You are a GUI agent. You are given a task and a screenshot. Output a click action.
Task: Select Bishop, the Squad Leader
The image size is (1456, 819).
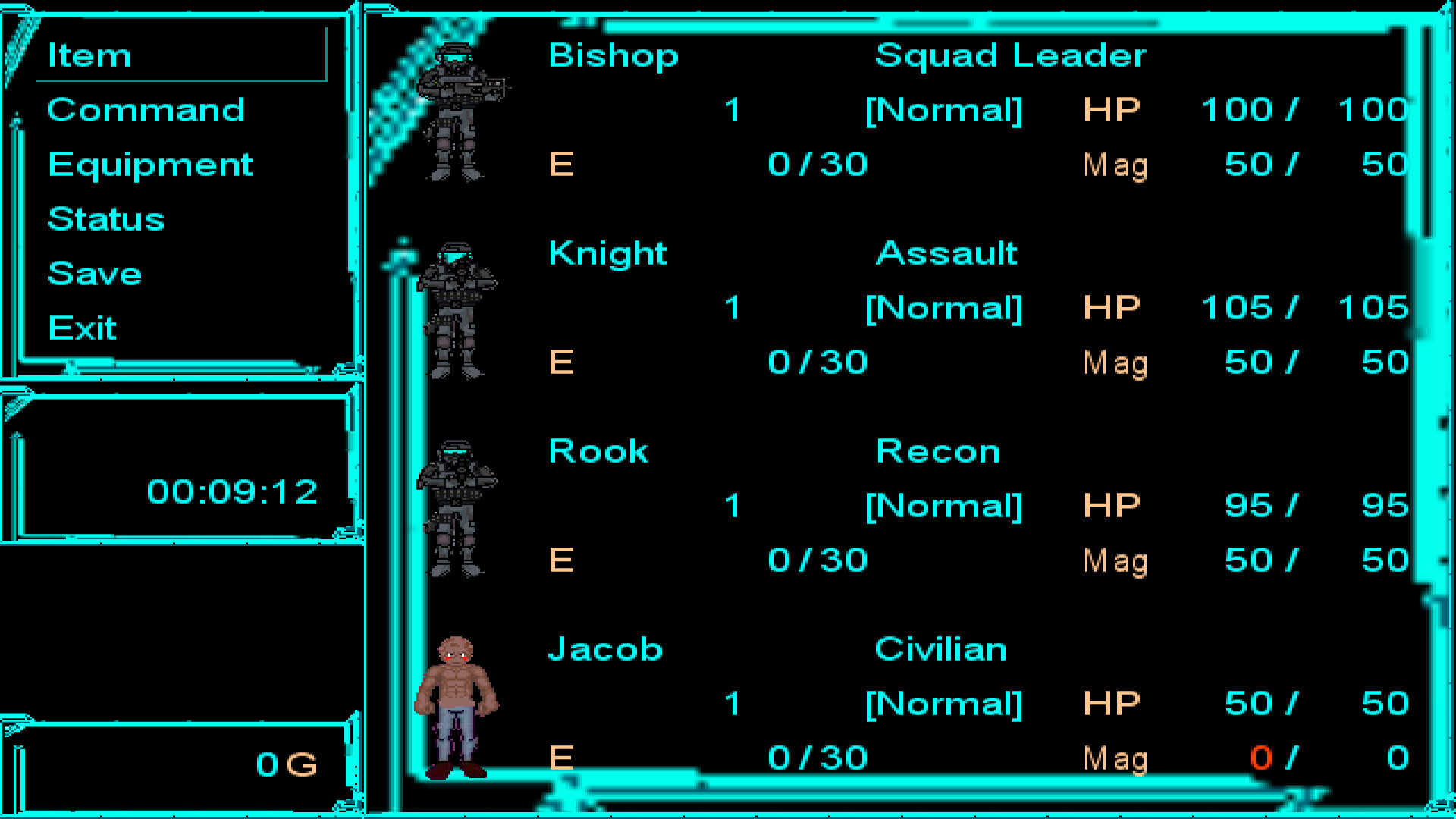pyautogui.click(x=613, y=55)
